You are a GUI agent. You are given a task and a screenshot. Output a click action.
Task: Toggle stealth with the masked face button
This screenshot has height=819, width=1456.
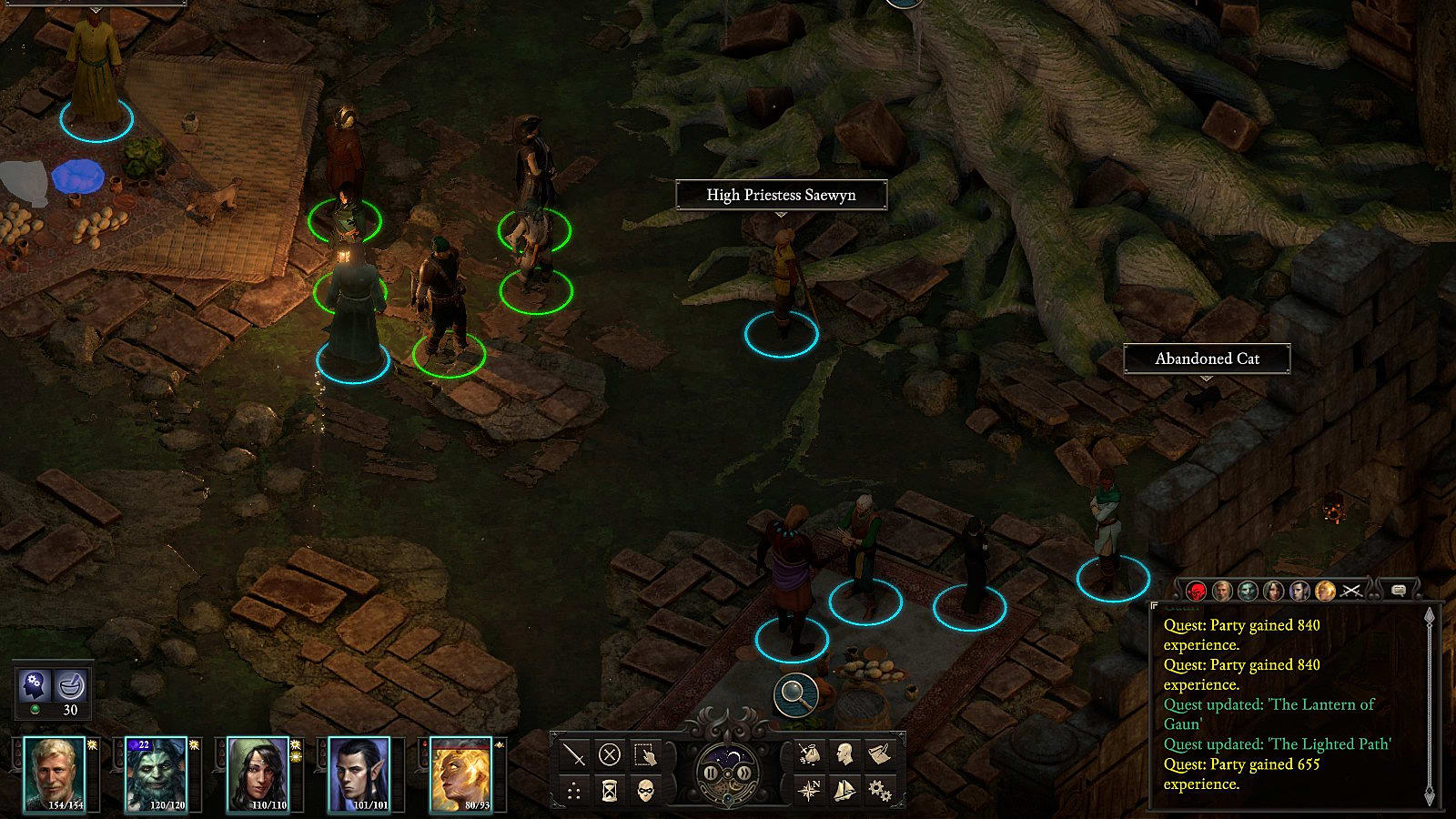pyautogui.click(x=645, y=791)
